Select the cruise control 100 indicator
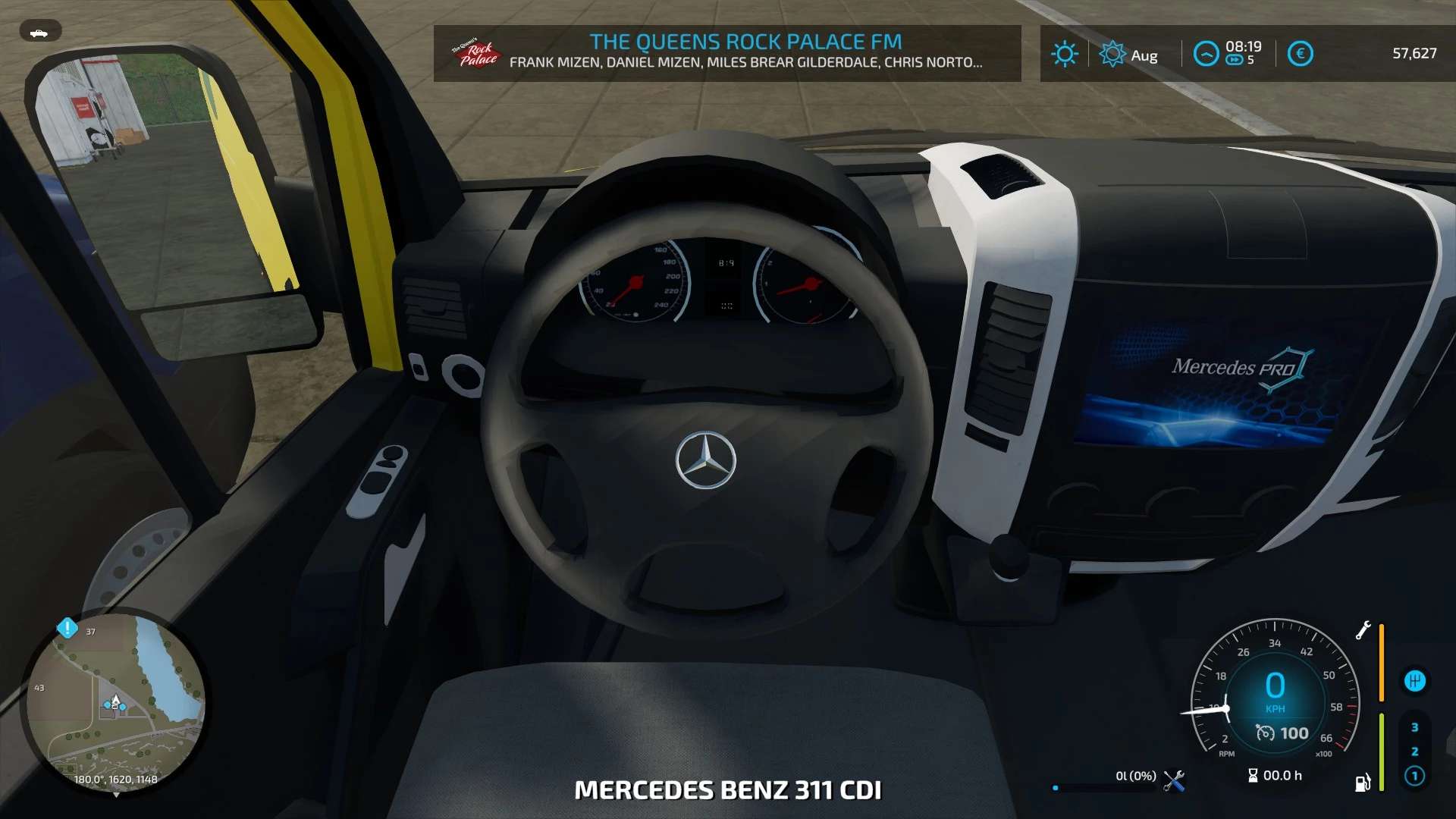The width and height of the screenshot is (1456, 819). (1283, 733)
